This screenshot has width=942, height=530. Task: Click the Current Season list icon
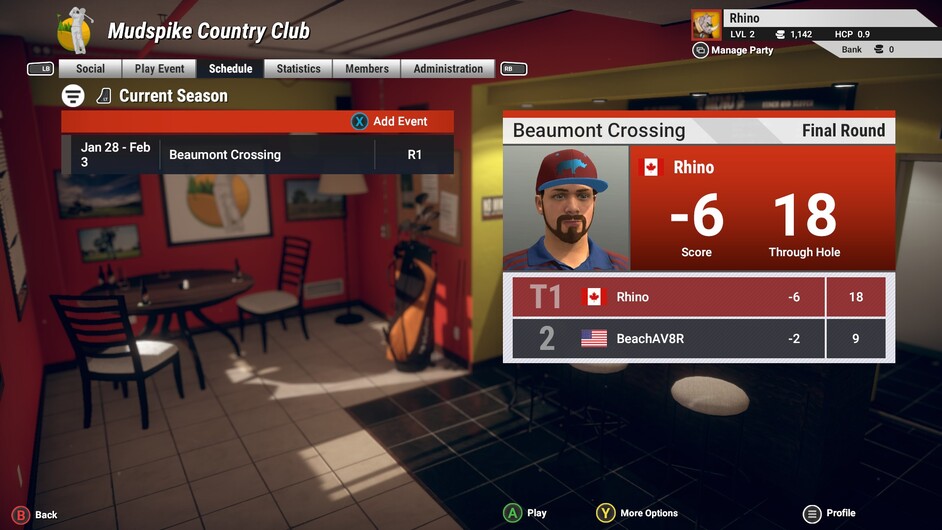tap(73, 96)
